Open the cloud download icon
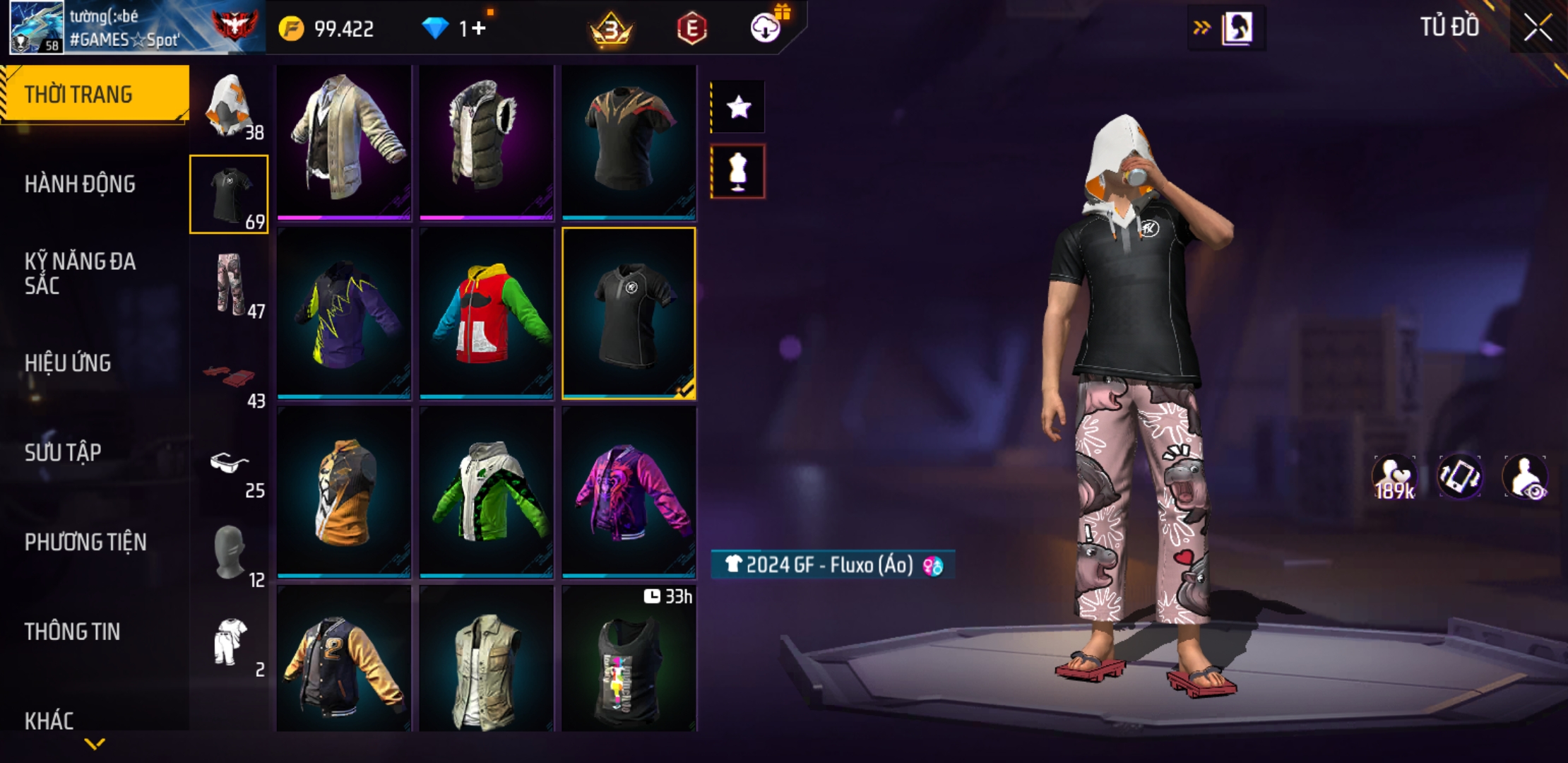This screenshot has width=1568, height=763. coord(766,28)
